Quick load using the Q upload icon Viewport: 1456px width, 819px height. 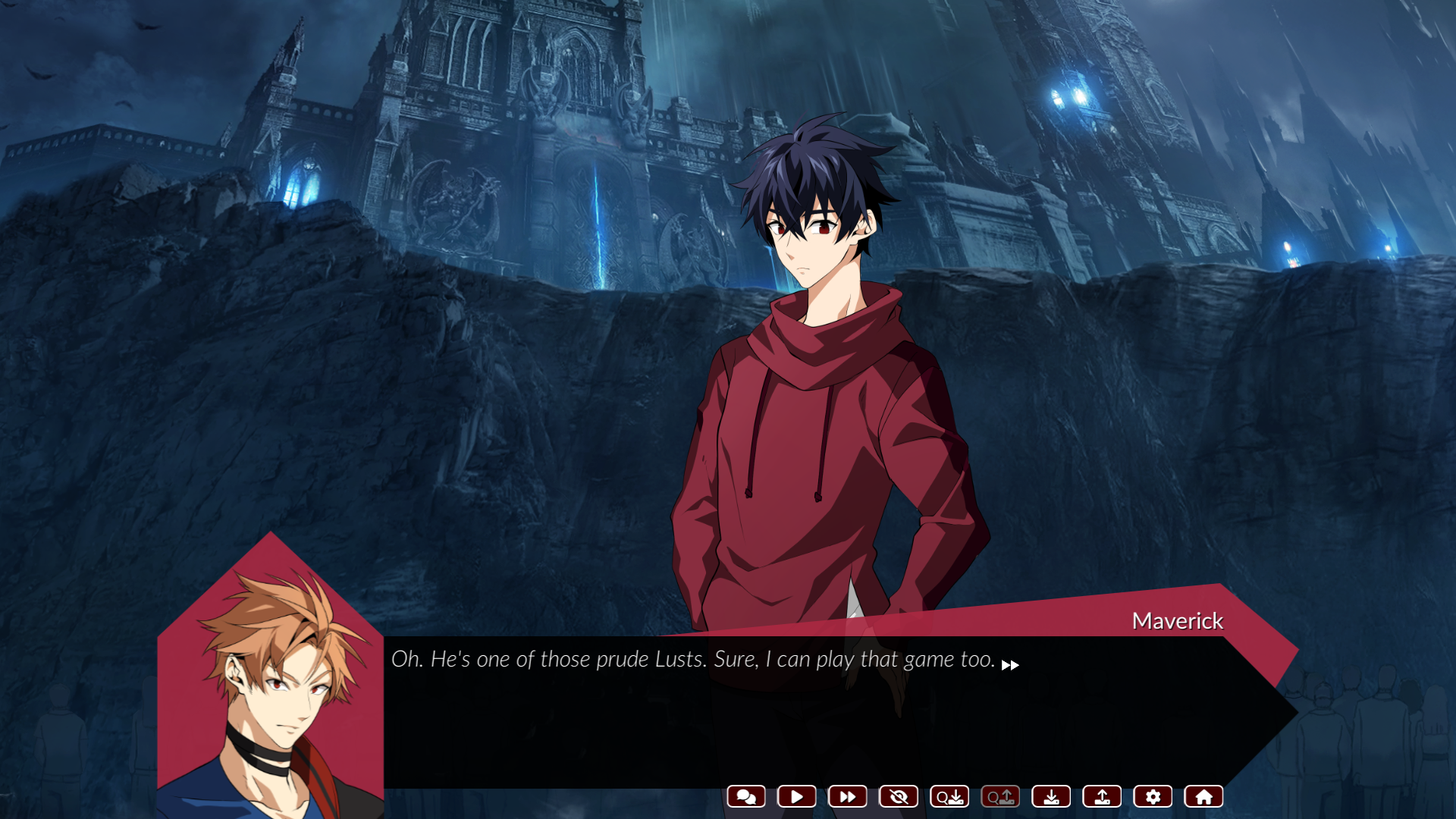click(1000, 796)
